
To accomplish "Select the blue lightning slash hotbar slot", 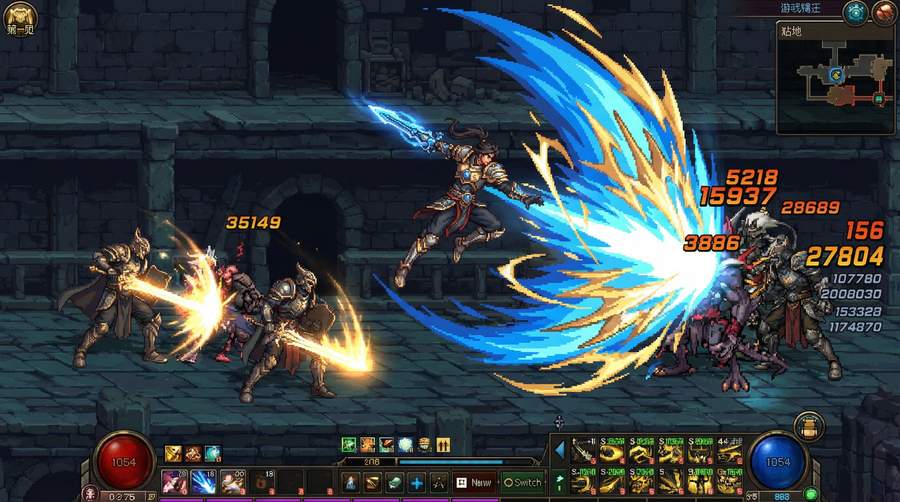I will 203,482.
